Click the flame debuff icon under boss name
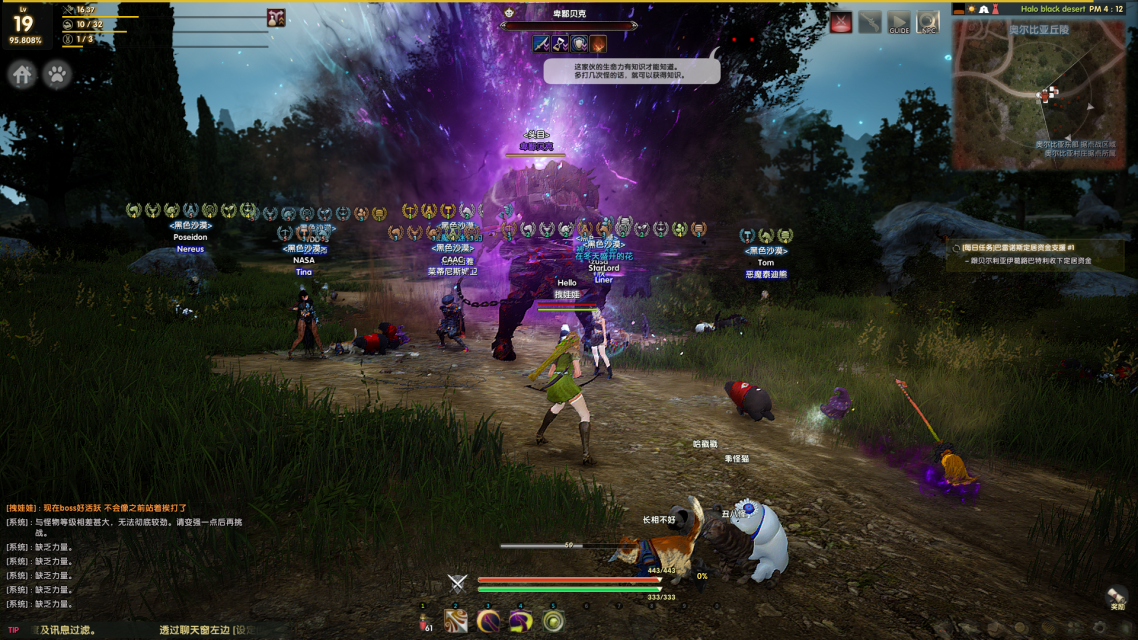The image size is (1138, 640). tap(598, 44)
